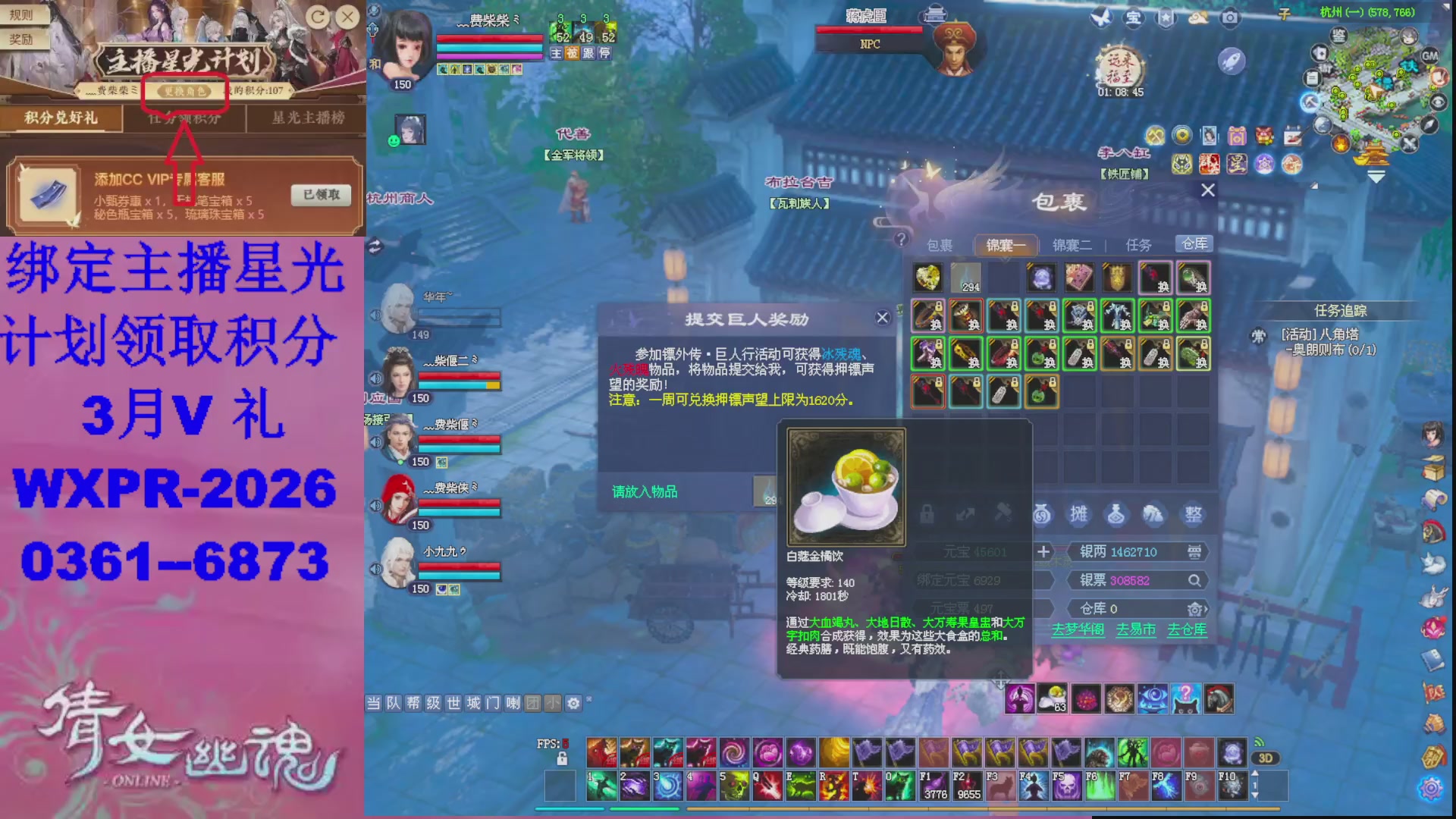Open the chat settings gear beside the channel tabs
Viewport: 1456px width, 819px height.
point(575,703)
